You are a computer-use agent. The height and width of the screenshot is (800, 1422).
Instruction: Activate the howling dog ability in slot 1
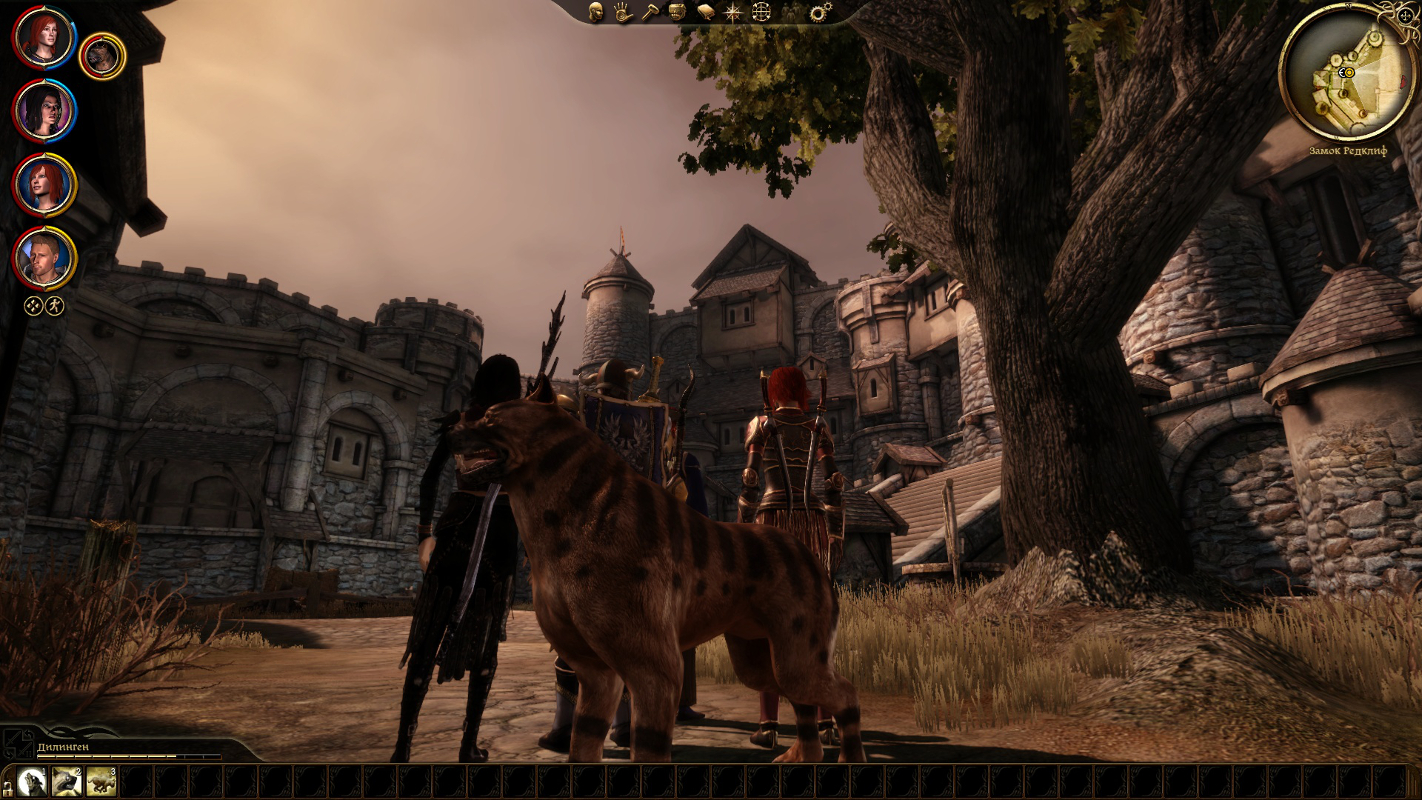pyautogui.click(x=32, y=781)
